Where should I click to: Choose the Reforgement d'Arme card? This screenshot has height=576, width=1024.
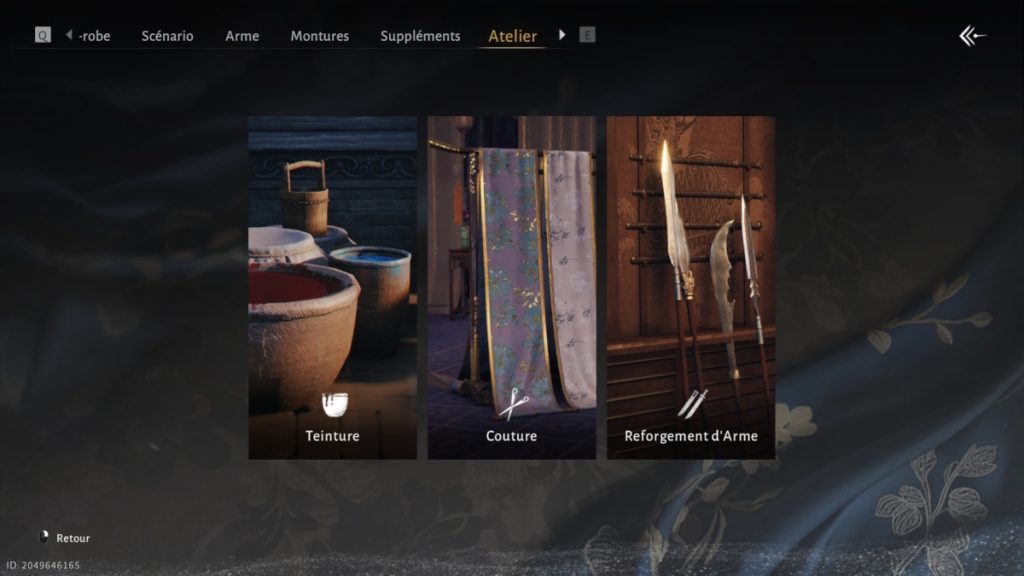tap(690, 288)
